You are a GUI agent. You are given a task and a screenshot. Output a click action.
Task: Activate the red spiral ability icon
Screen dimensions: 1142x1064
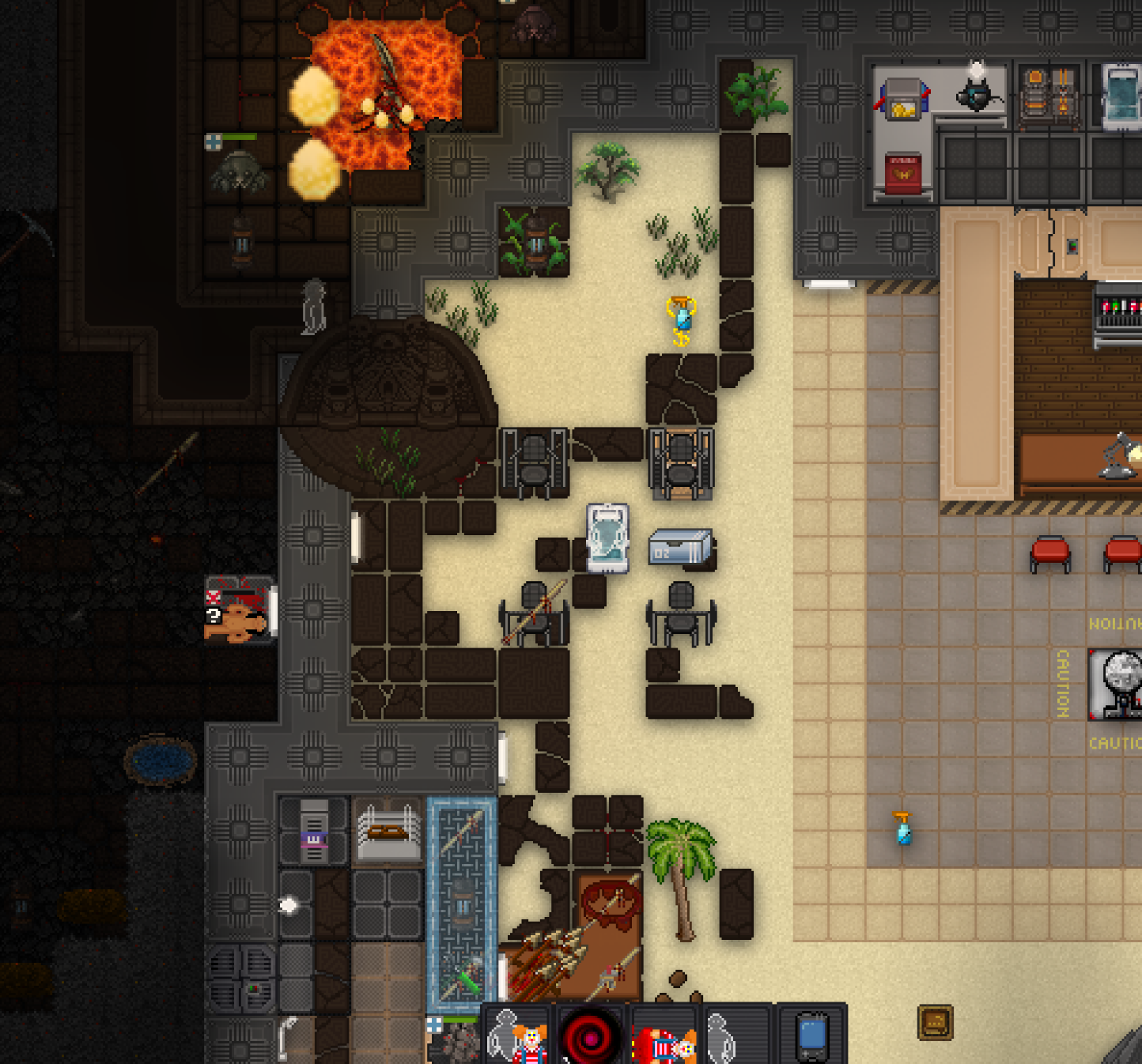[591, 1036]
